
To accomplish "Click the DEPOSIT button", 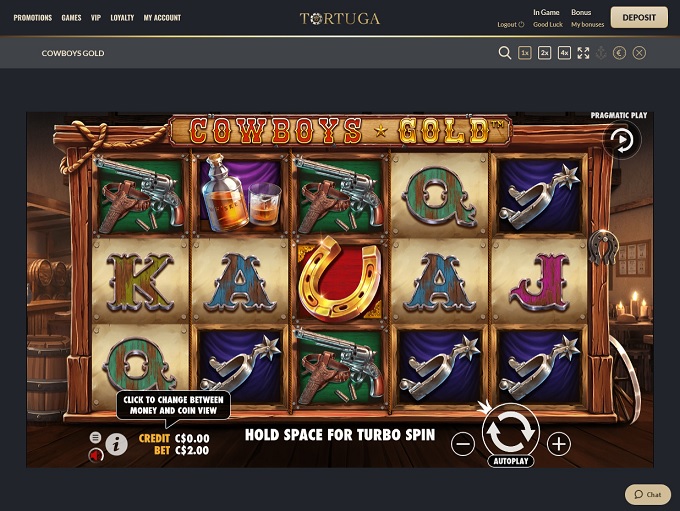I will [639, 18].
